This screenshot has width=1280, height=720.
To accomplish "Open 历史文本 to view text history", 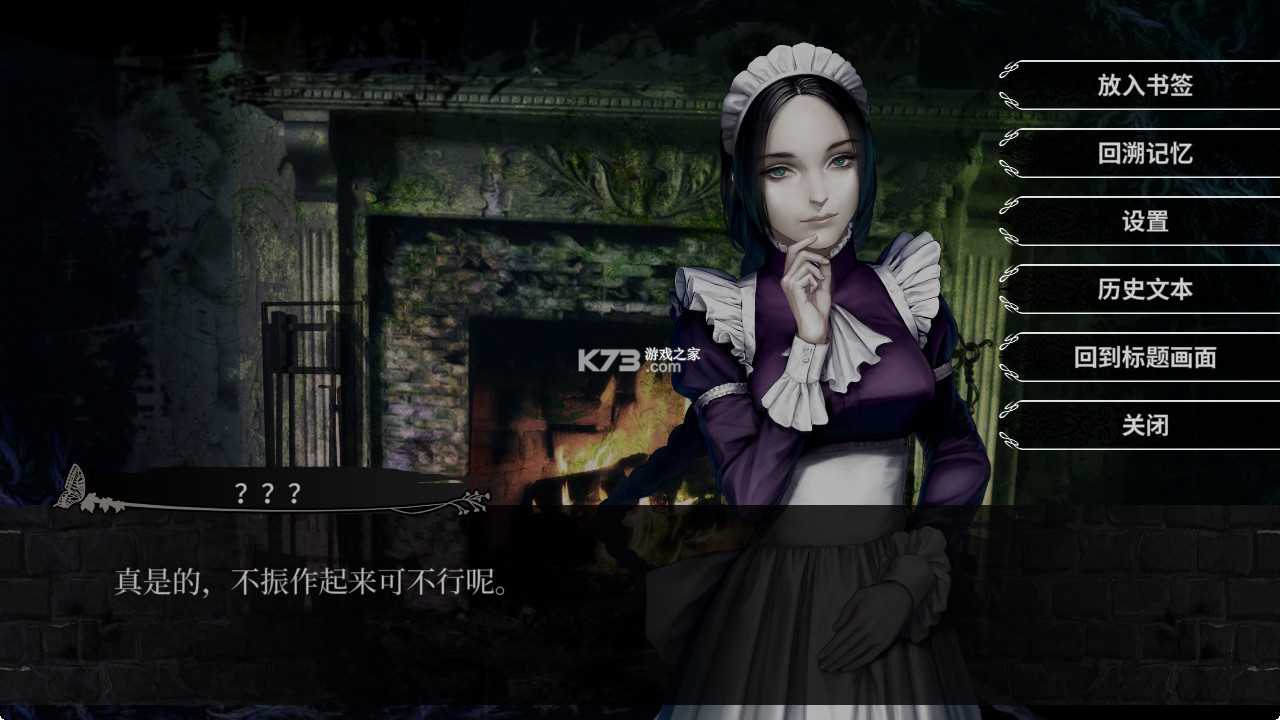I will click(x=1145, y=290).
